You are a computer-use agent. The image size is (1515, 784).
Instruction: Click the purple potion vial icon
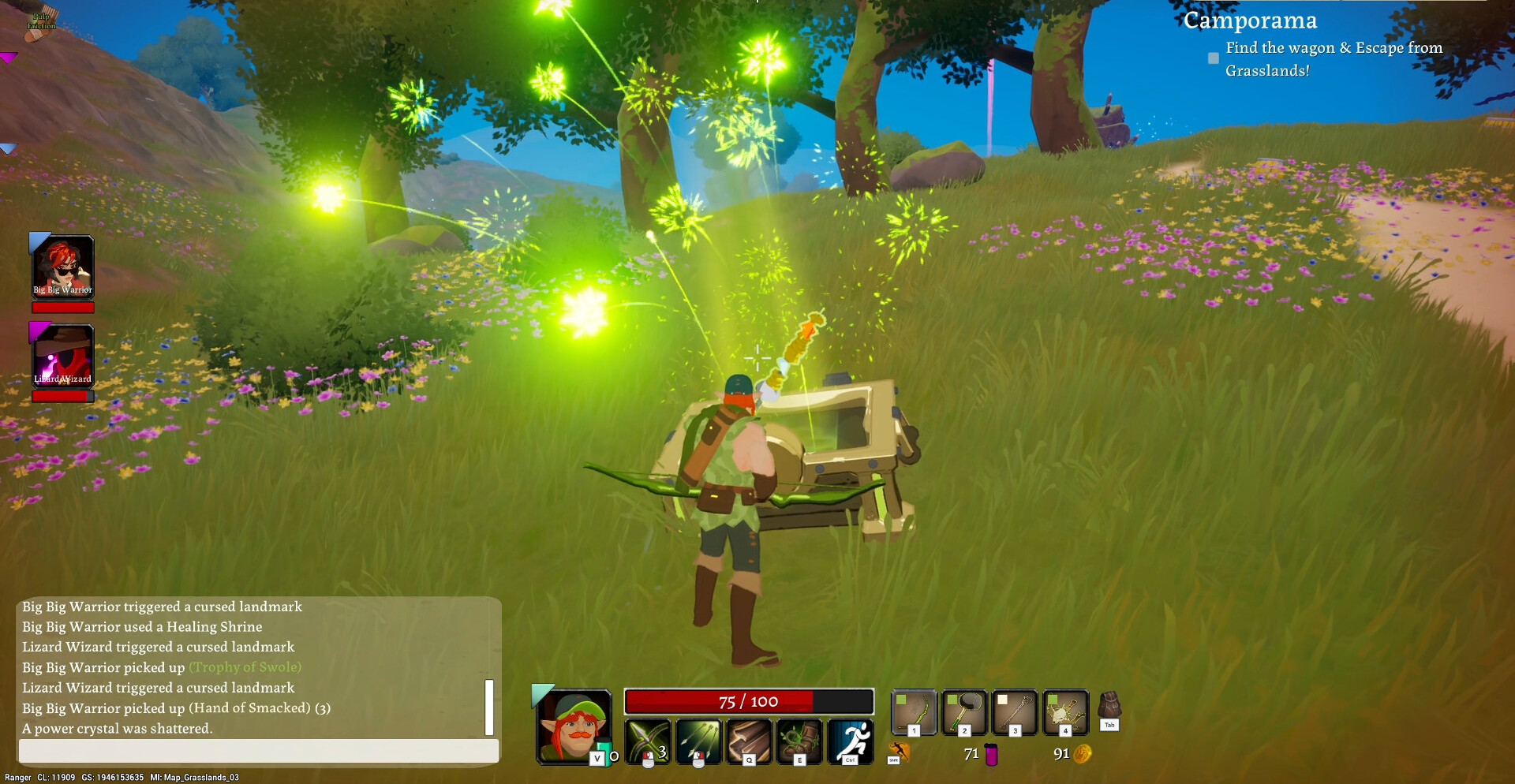click(992, 755)
